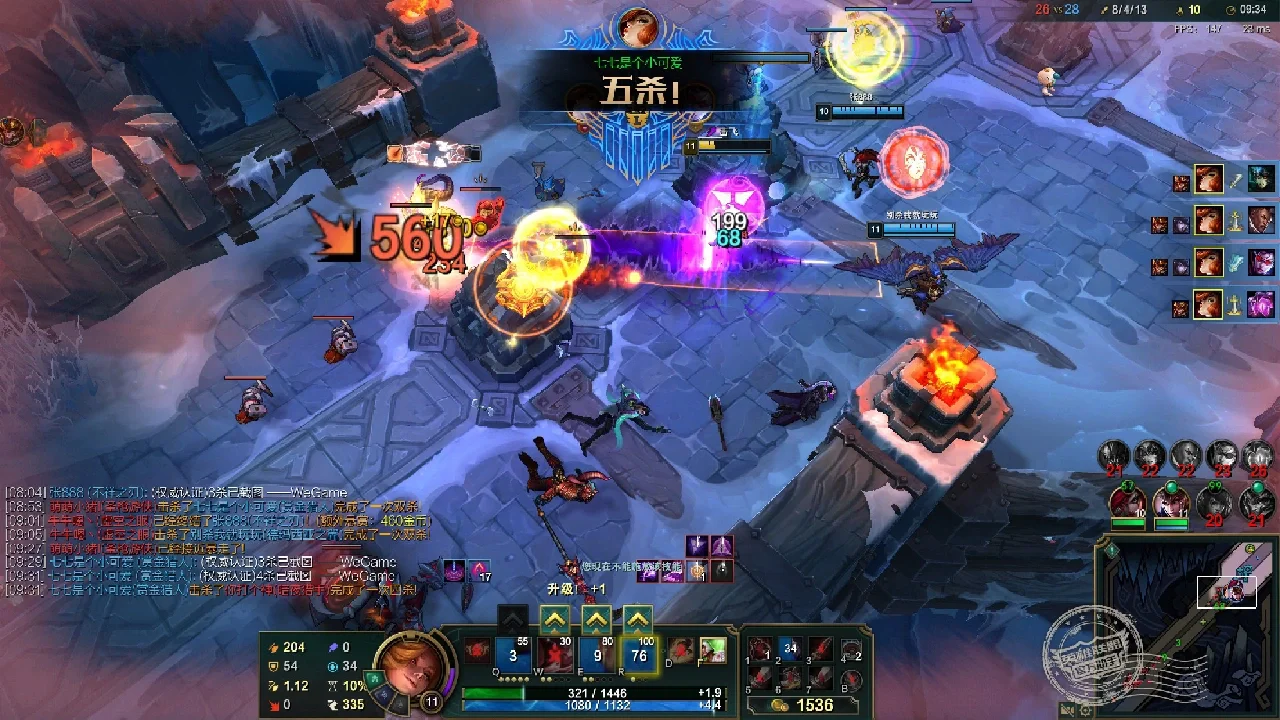The height and width of the screenshot is (720, 1280).
Task: Use the green F summoner spell
Action: click(712, 651)
